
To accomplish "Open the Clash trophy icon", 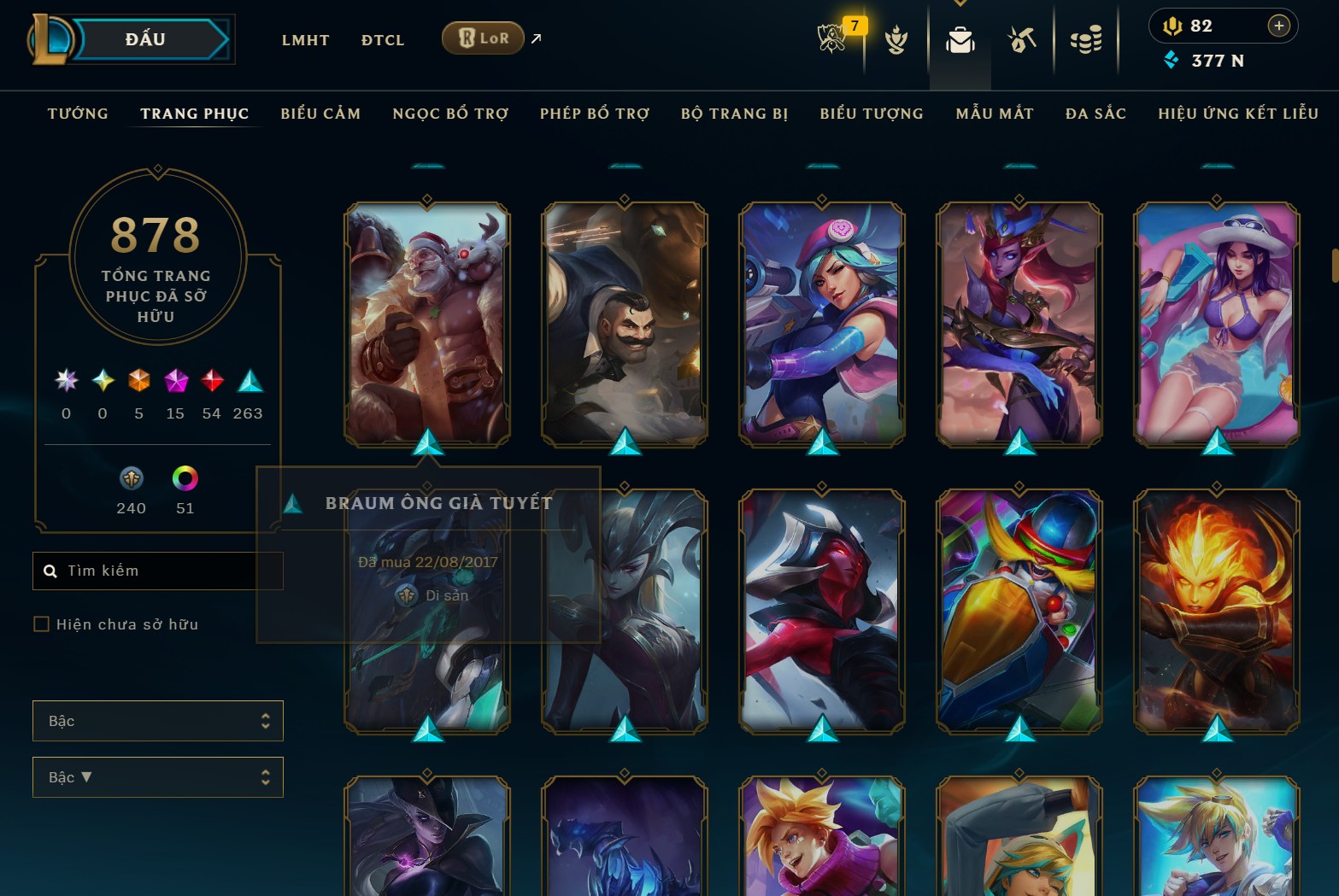I will (x=896, y=38).
